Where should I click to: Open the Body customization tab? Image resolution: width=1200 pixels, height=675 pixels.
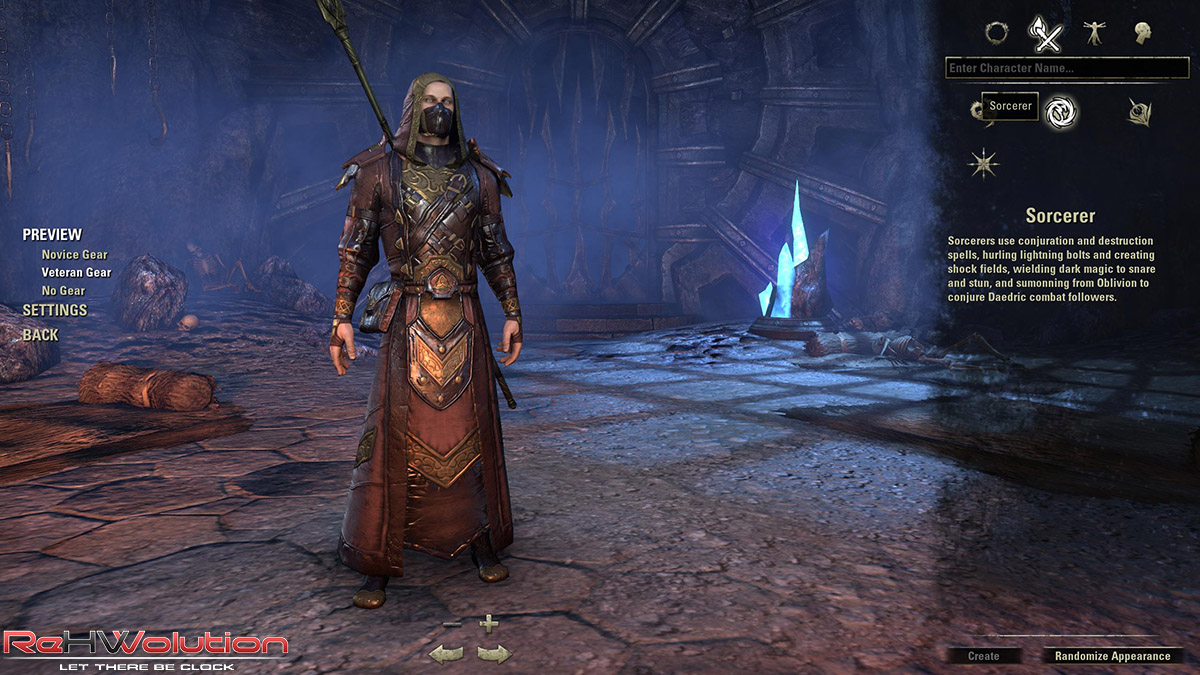click(x=1095, y=33)
